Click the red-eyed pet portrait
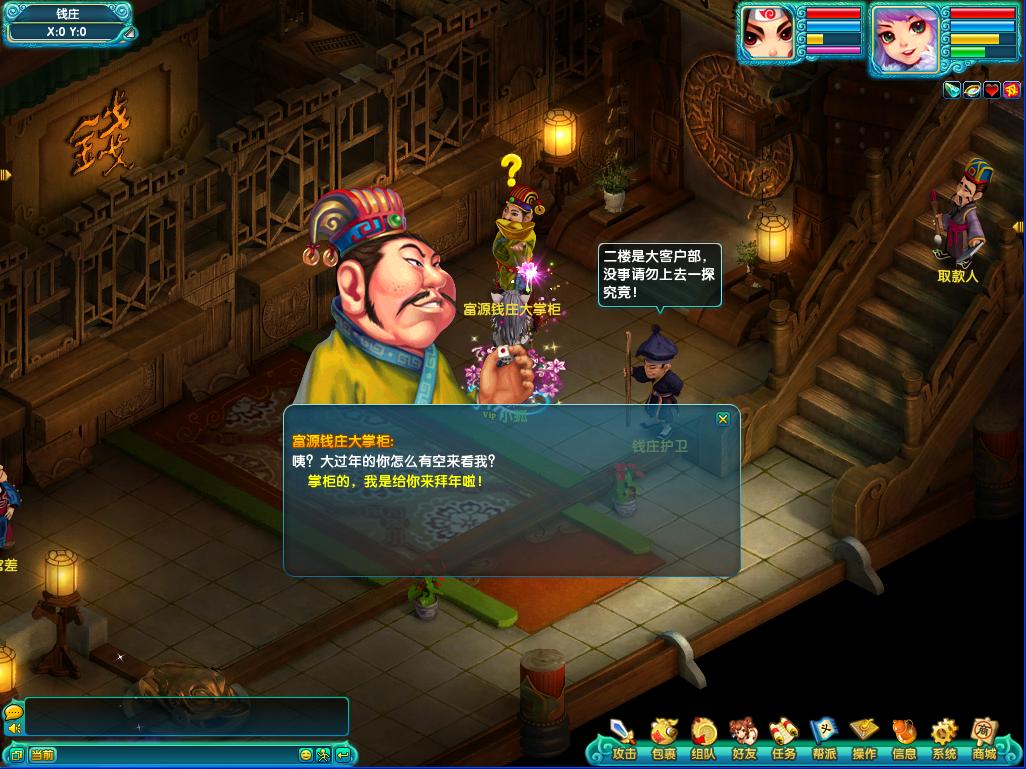The image size is (1026, 769). 768,34
